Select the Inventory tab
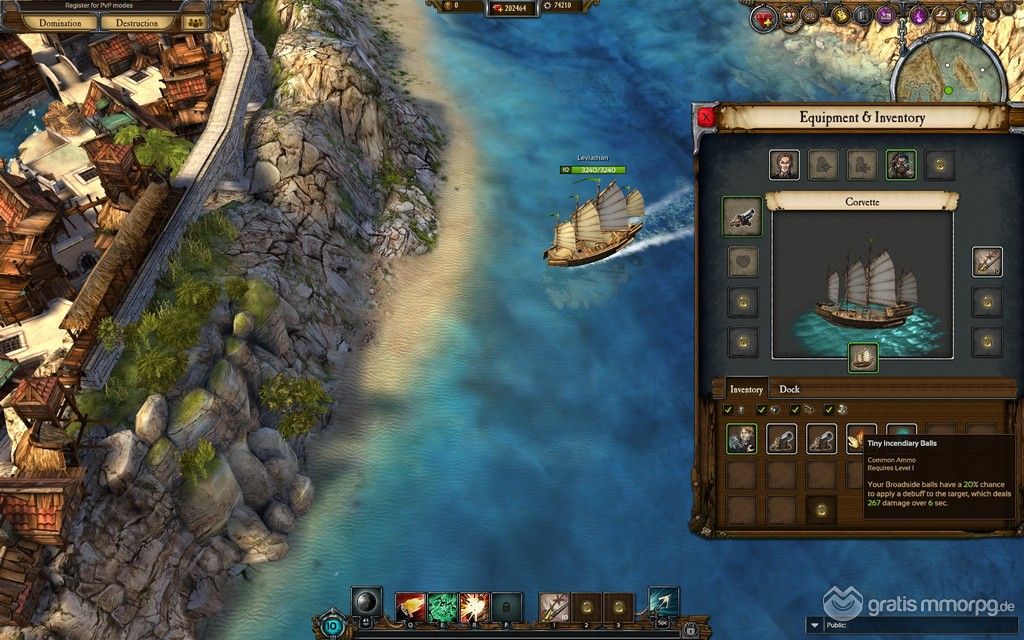The width and height of the screenshot is (1024, 640). [x=746, y=389]
